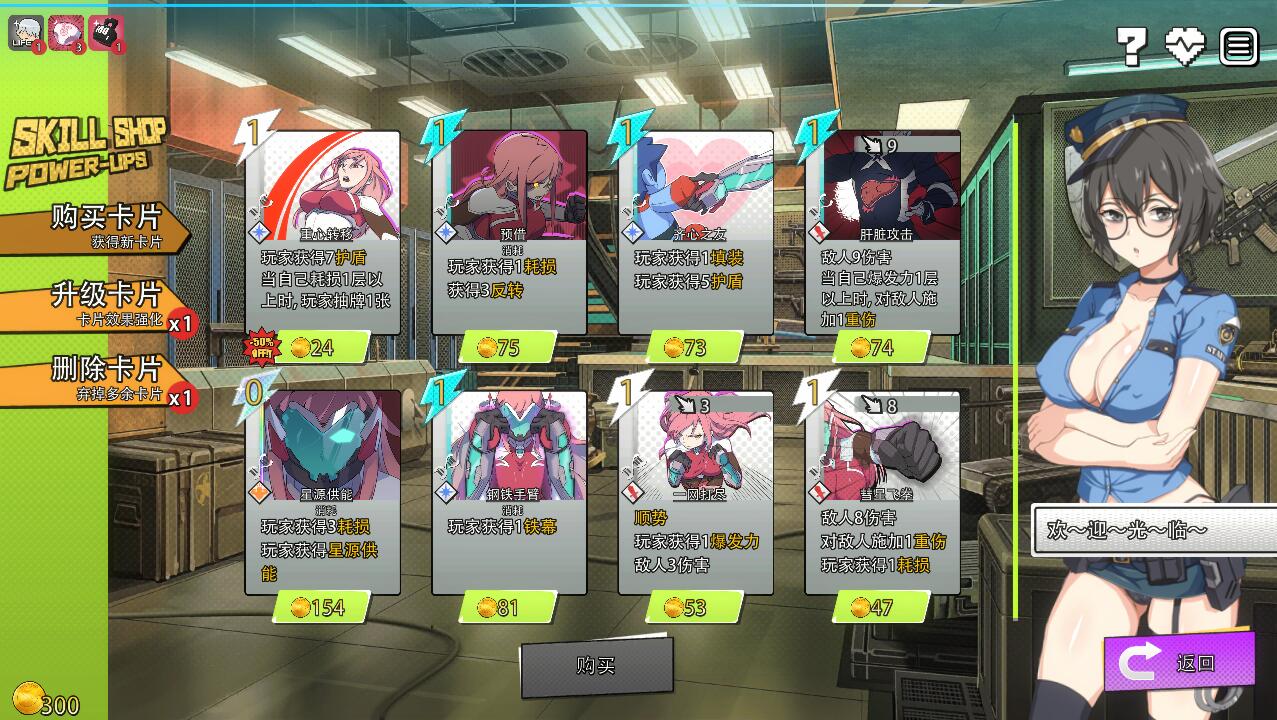Click the 购买 purchase button
The width and height of the screenshot is (1277, 720).
pos(596,666)
